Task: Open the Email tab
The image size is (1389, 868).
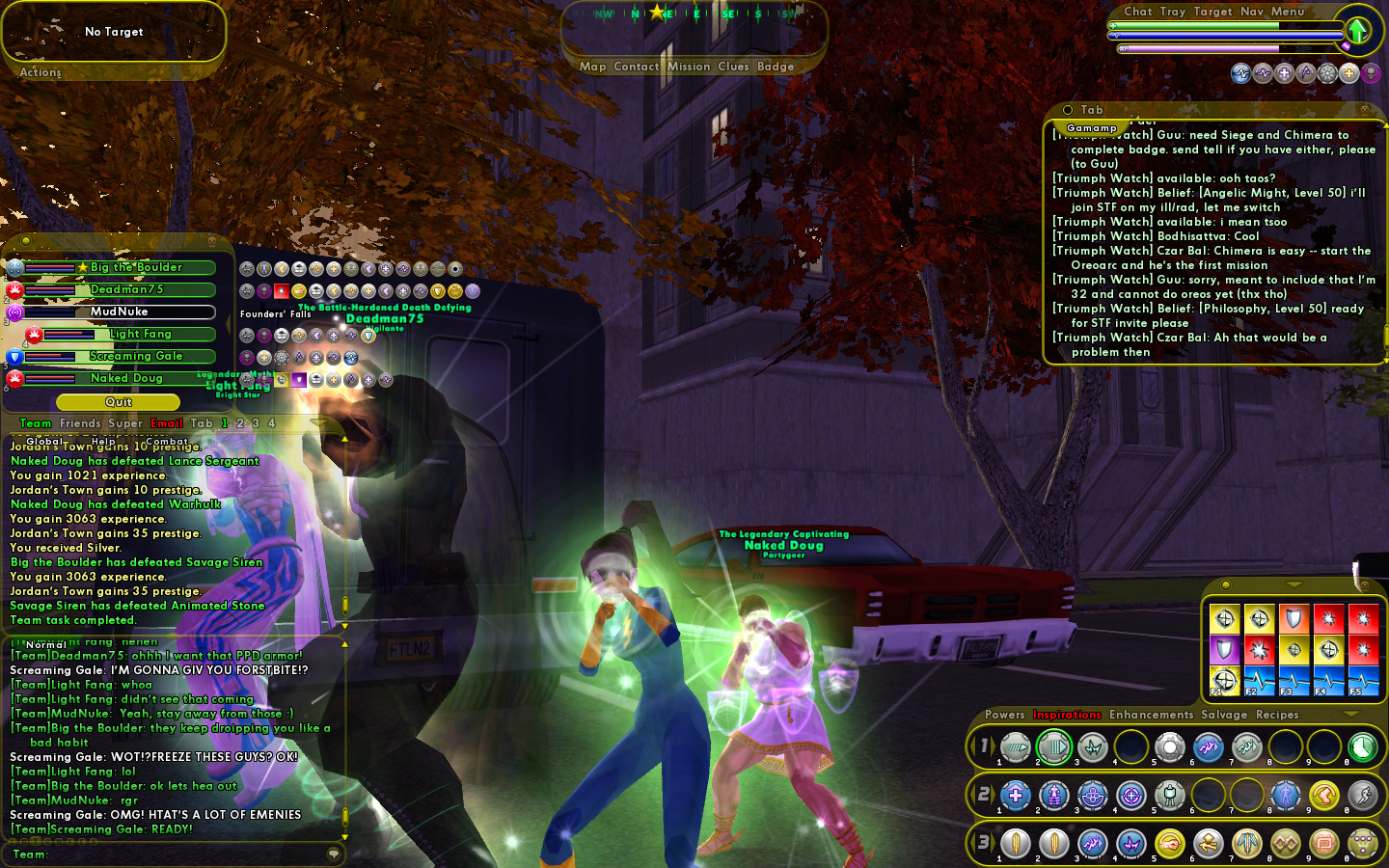Action: point(167,423)
